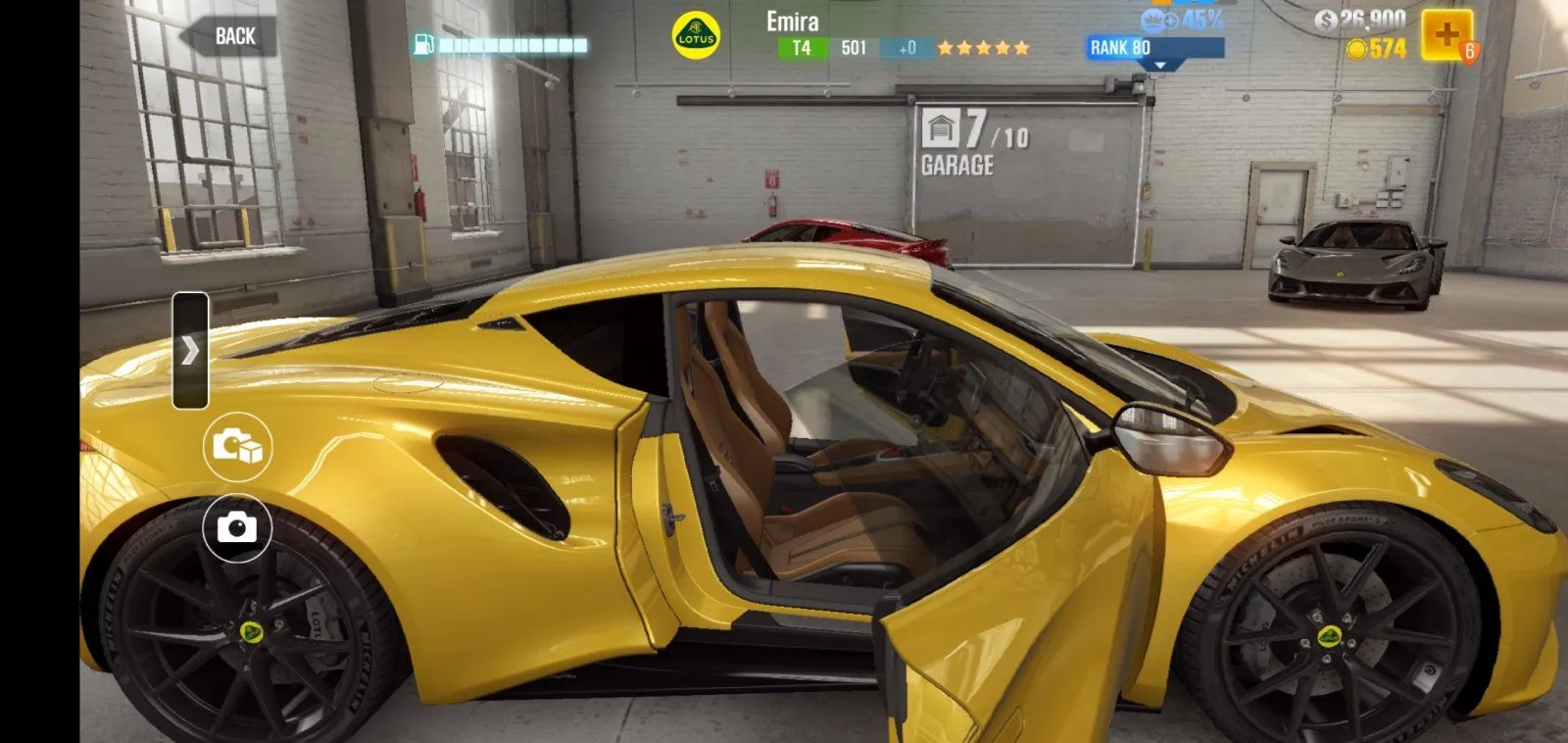Click the fuel pump gauge icon
1568x743 pixels.
pos(424,43)
